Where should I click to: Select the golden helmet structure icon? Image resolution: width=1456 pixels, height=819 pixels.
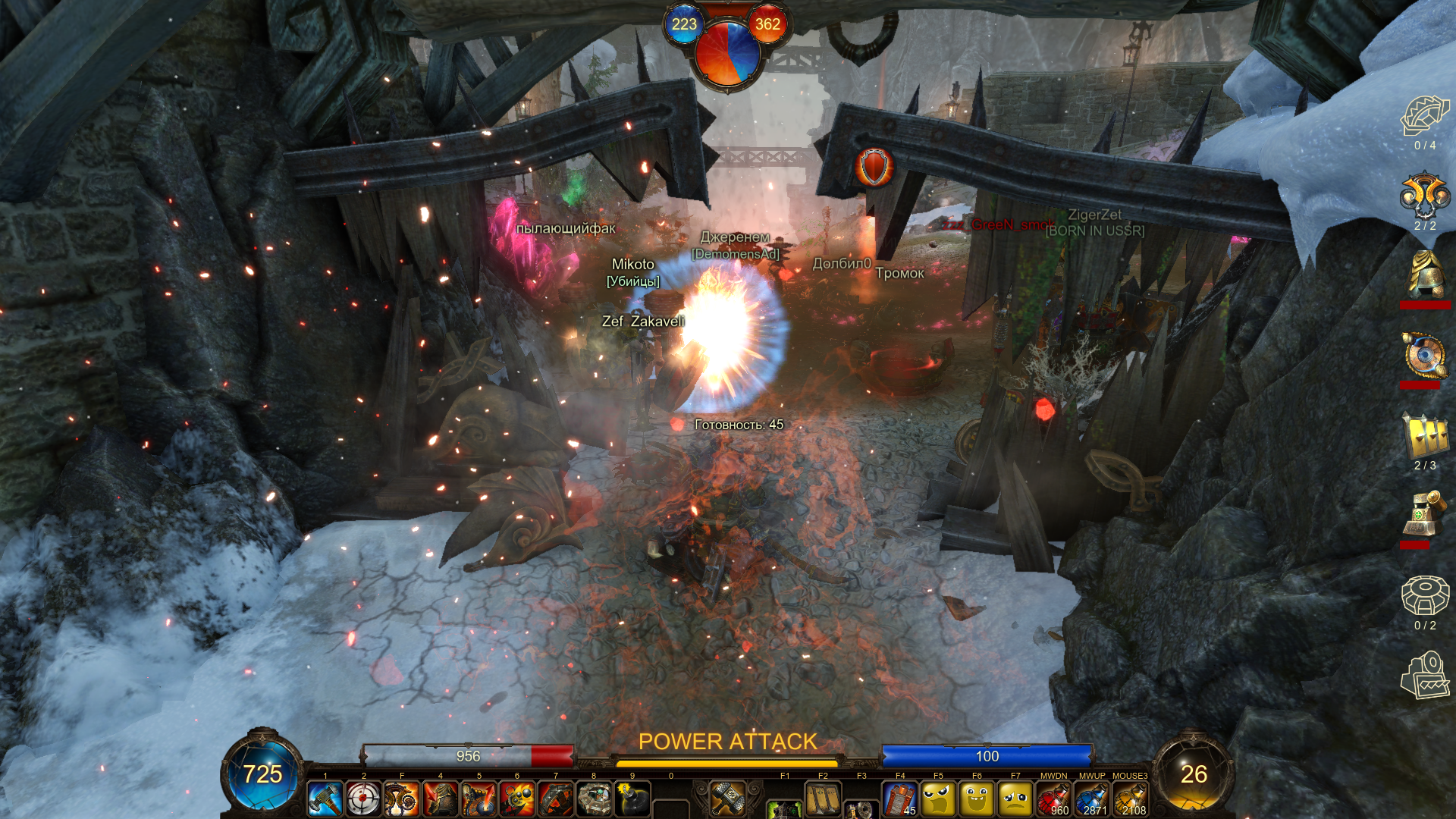click(x=1425, y=275)
